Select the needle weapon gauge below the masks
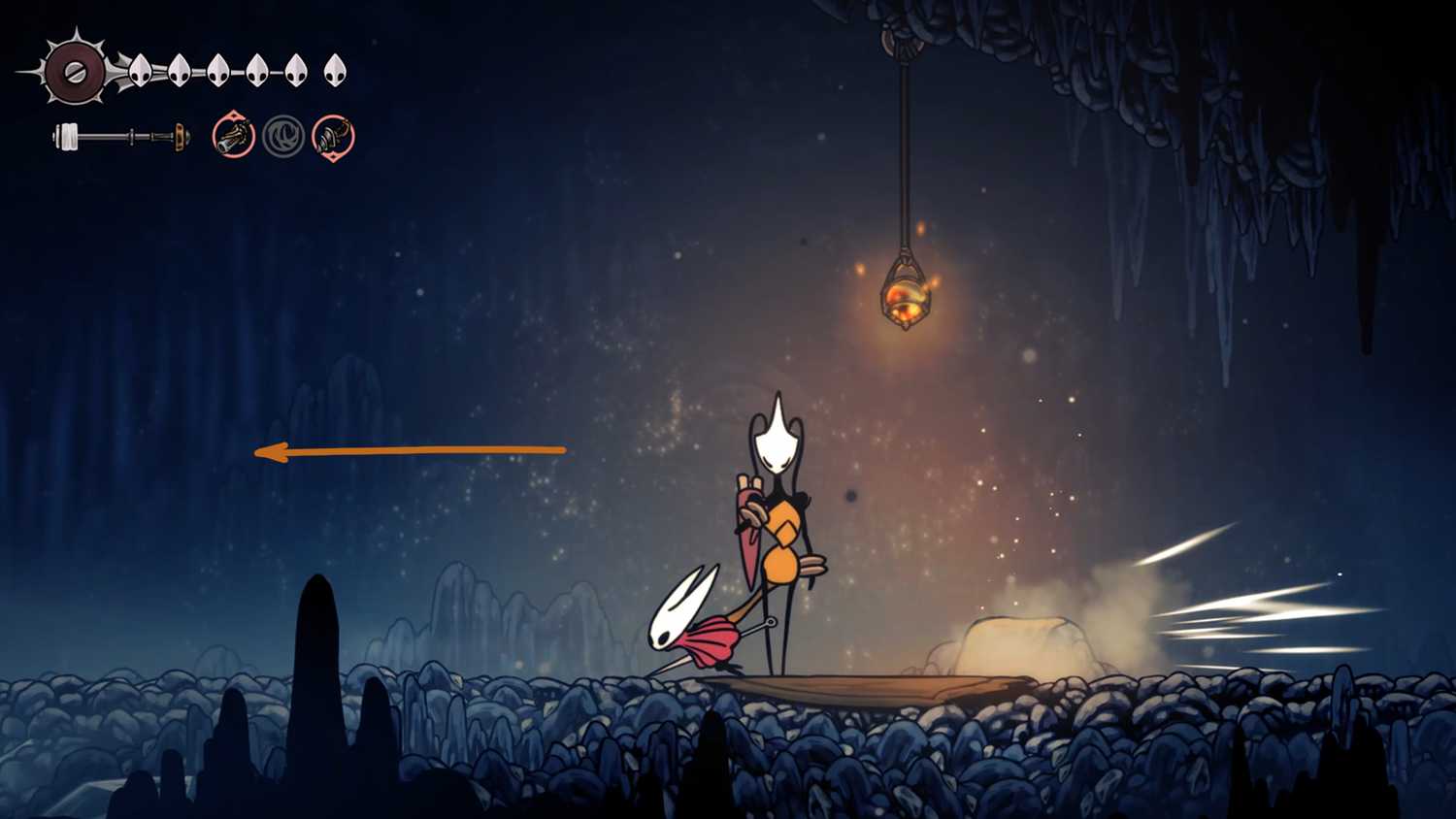Screen dimensions: 1456x819 coord(121,136)
